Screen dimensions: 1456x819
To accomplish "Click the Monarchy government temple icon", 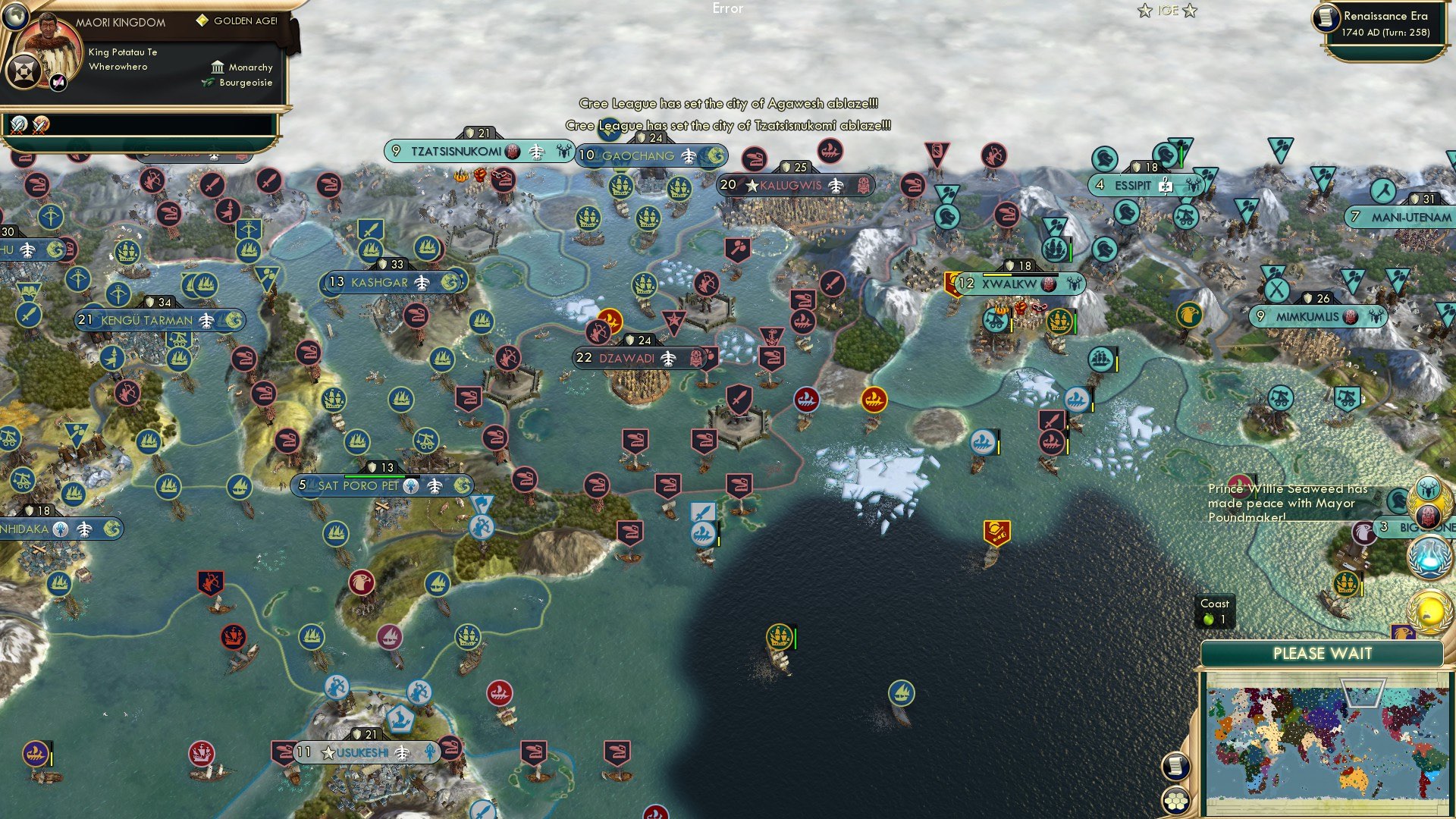I will (218, 67).
